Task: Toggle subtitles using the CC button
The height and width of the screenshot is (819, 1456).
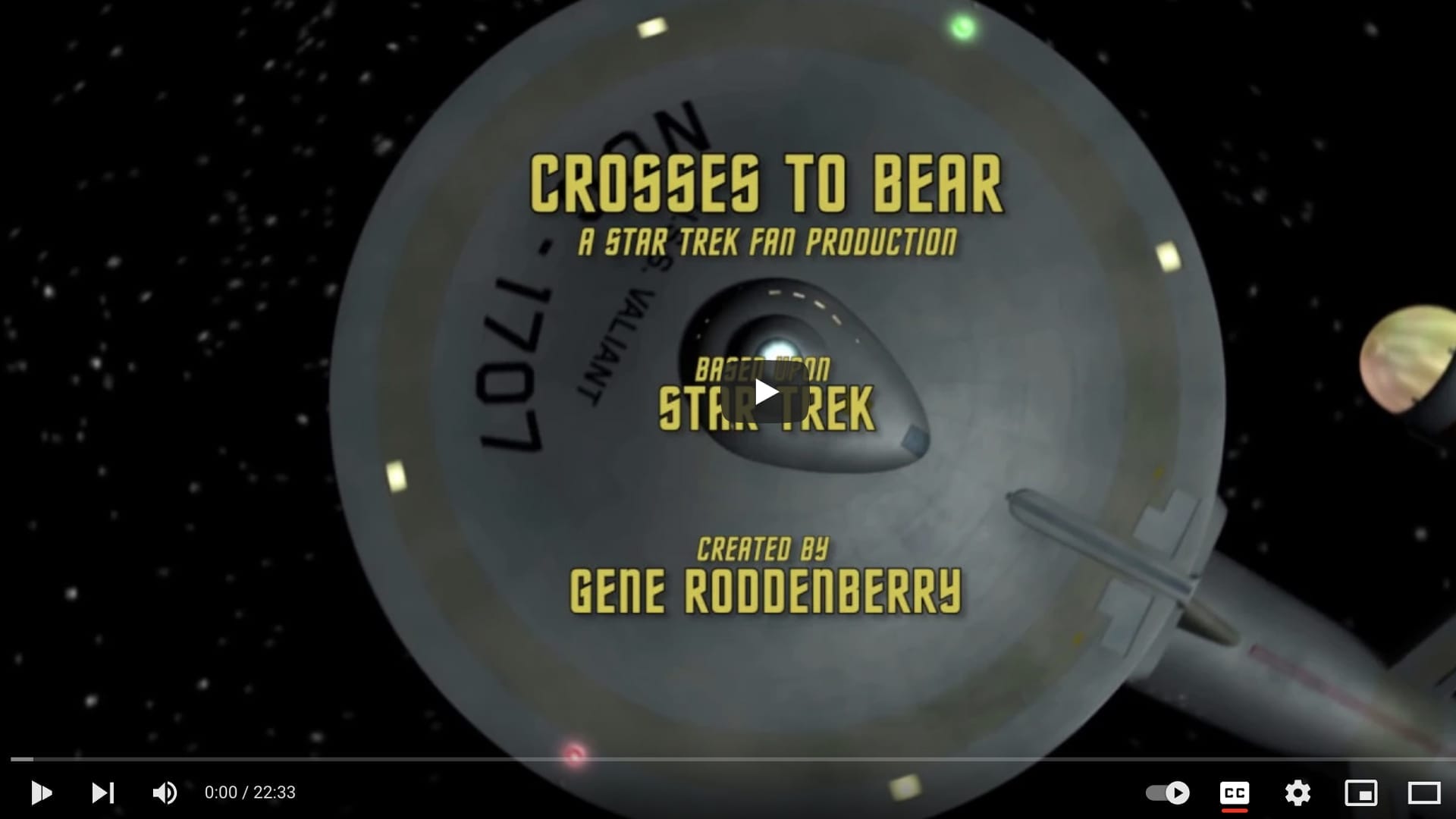Action: click(1236, 793)
